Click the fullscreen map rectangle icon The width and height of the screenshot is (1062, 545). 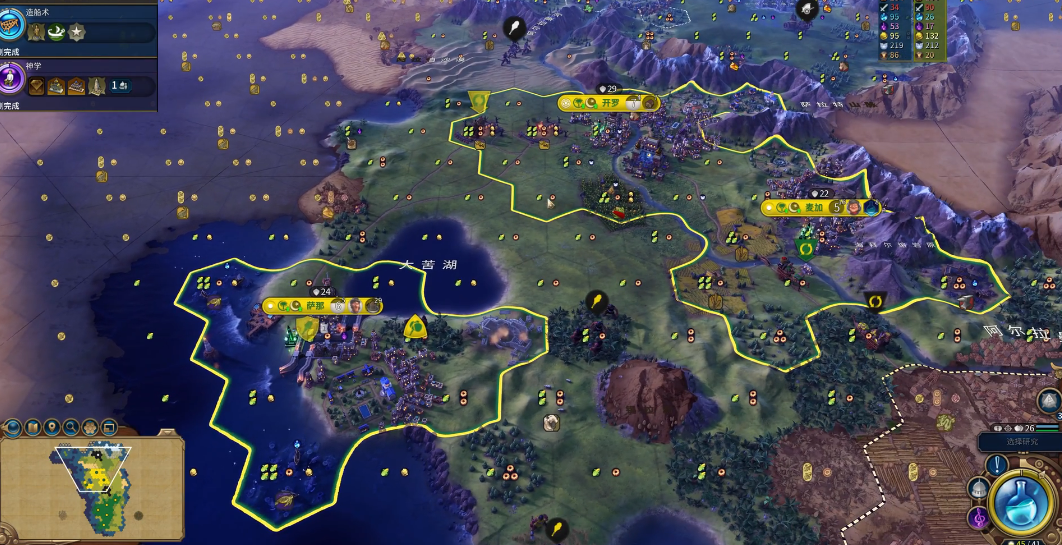(108, 427)
